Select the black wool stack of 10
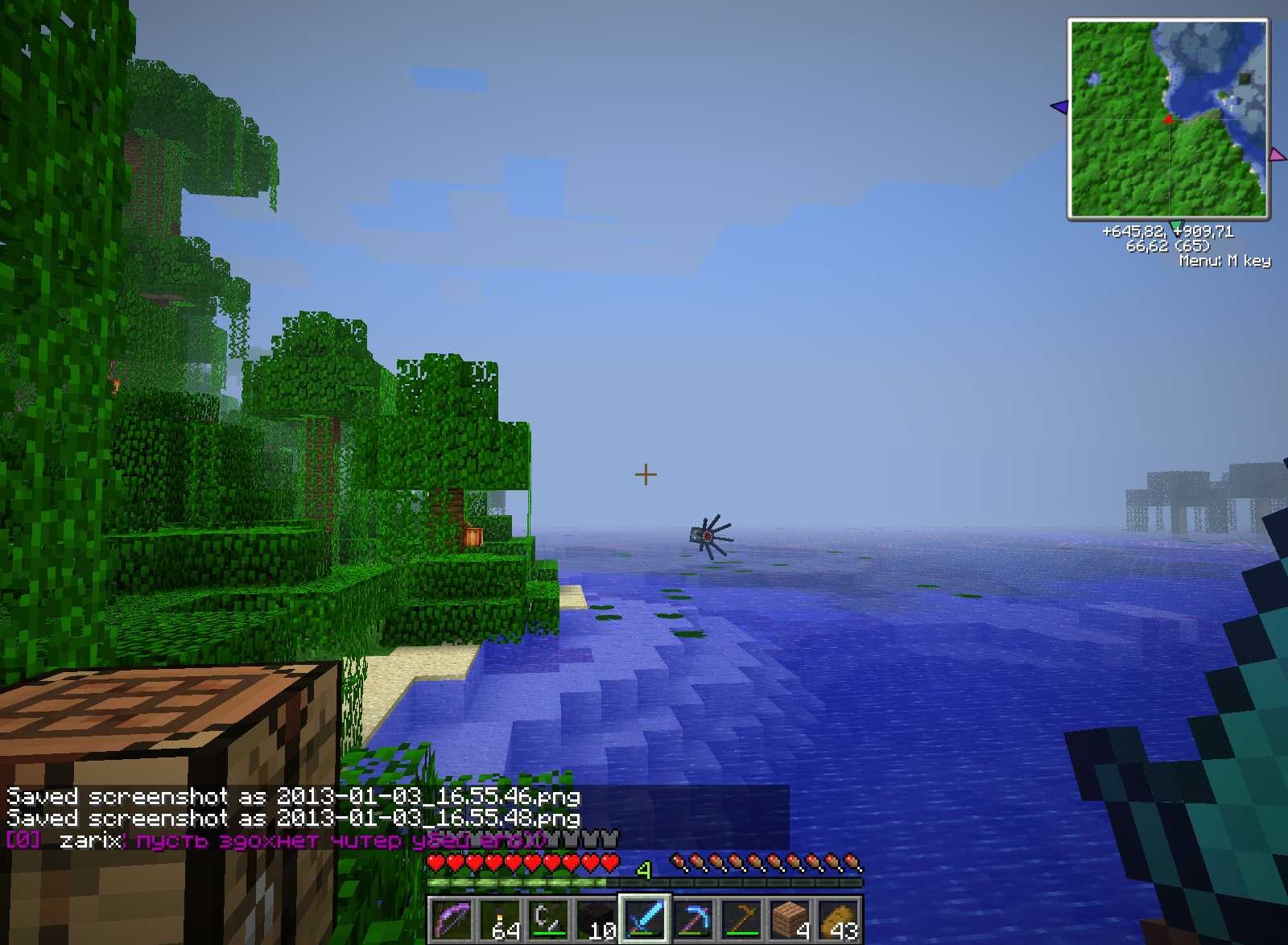Screen dimensions: 1288x945 click(x=597, y=918)
